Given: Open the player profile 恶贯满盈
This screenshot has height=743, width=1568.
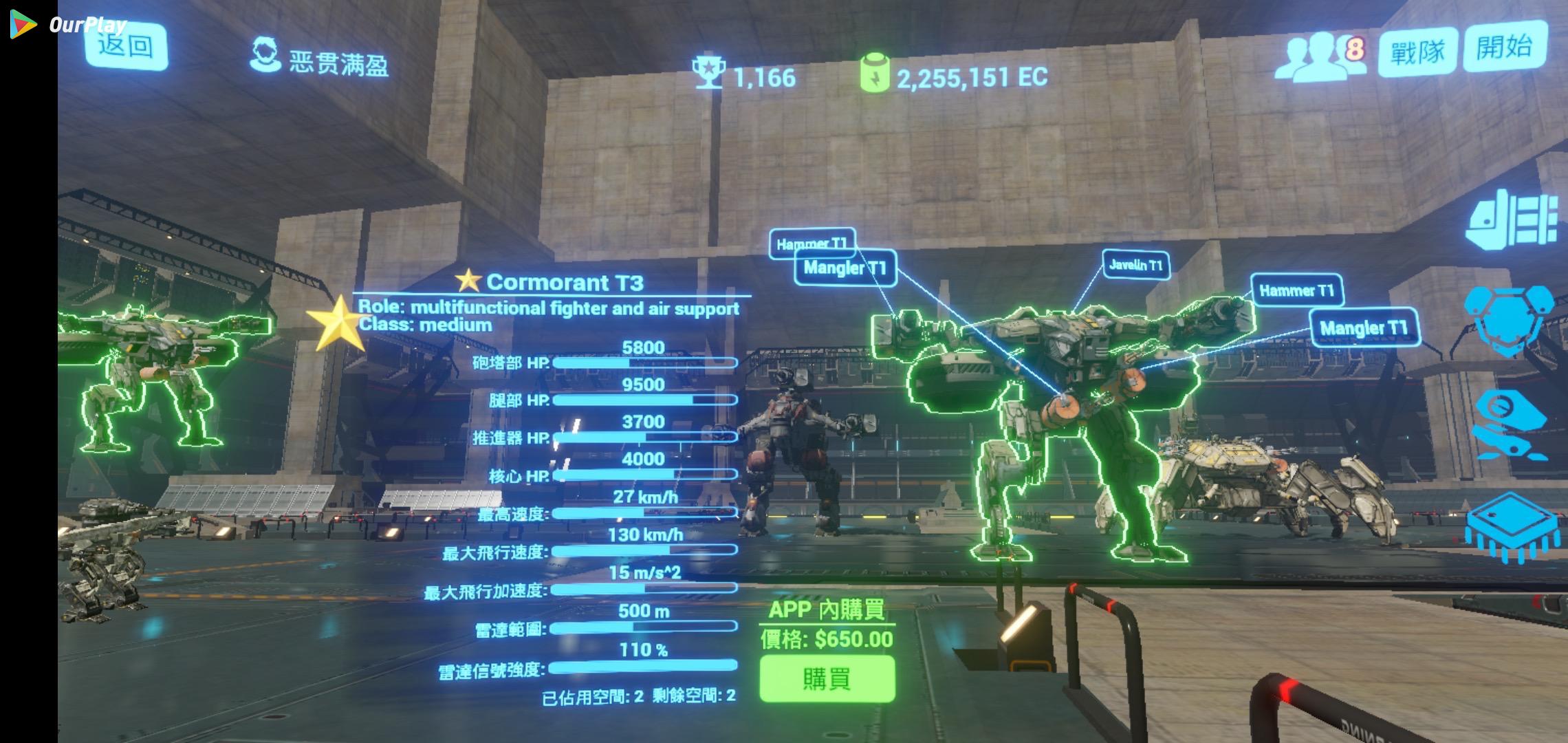Looking at the screenshot, I should point(318,57).
